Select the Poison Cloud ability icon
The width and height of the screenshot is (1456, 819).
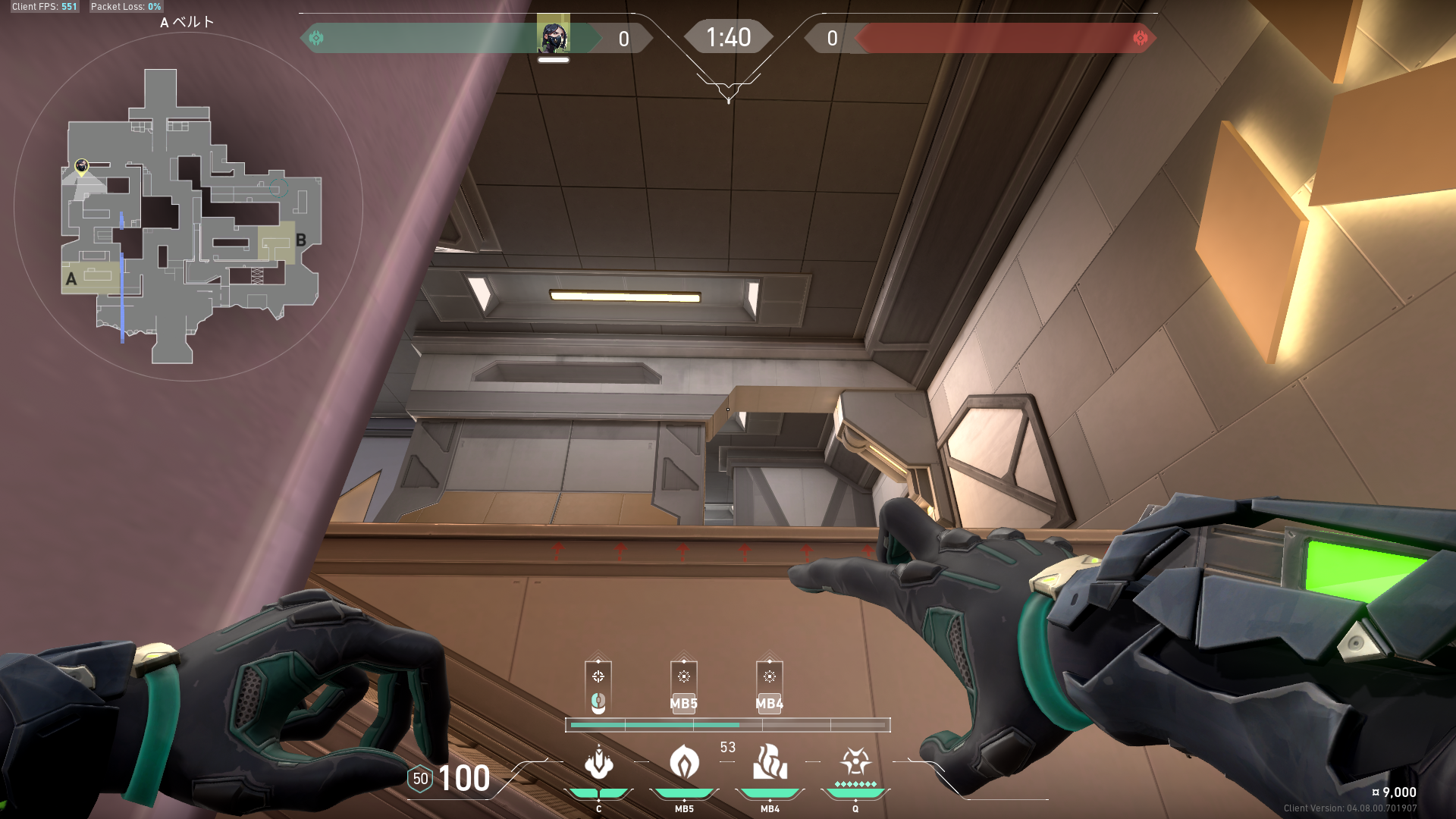684,762
